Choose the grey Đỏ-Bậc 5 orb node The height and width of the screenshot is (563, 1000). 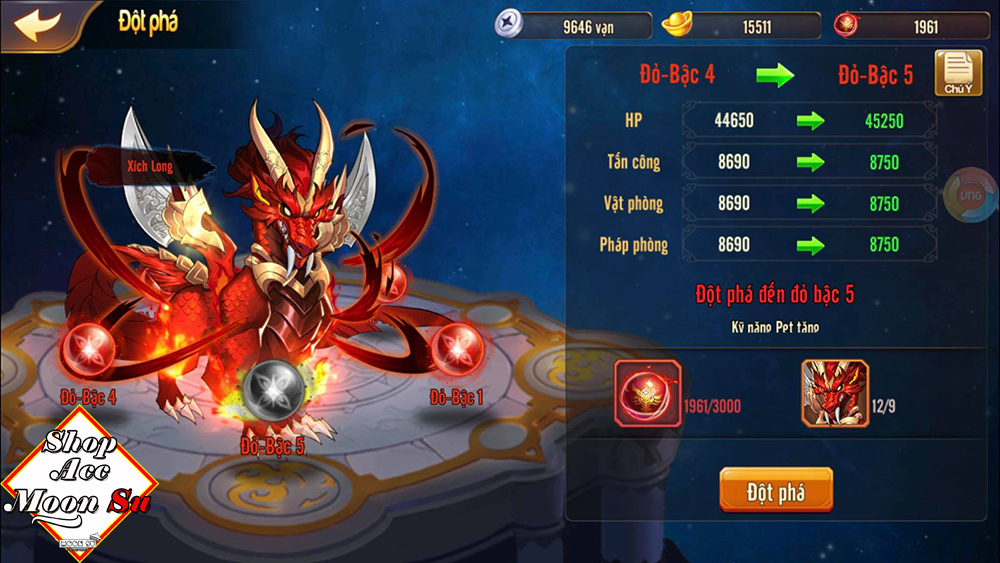[x=272, y=385]
